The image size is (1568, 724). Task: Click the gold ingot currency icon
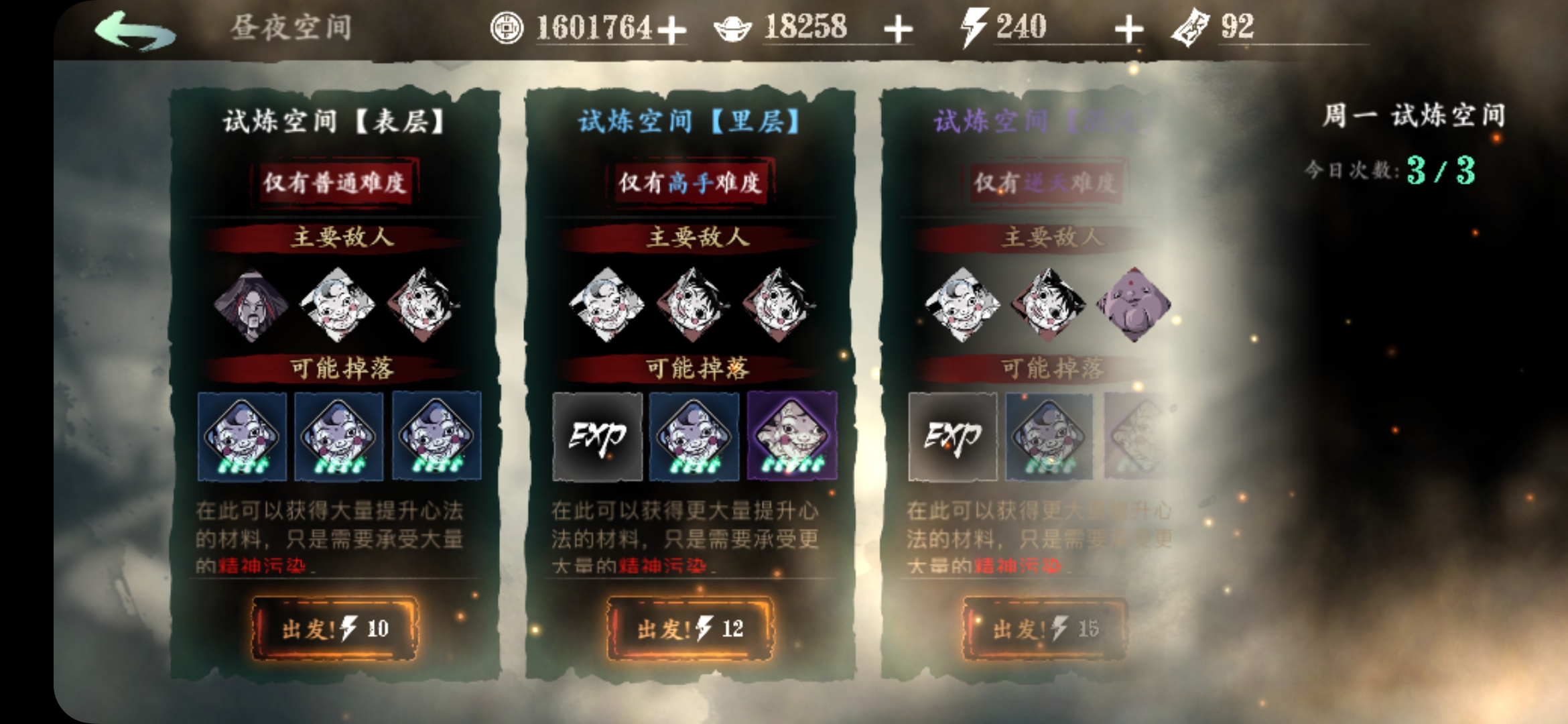click(x=732, y=28)
